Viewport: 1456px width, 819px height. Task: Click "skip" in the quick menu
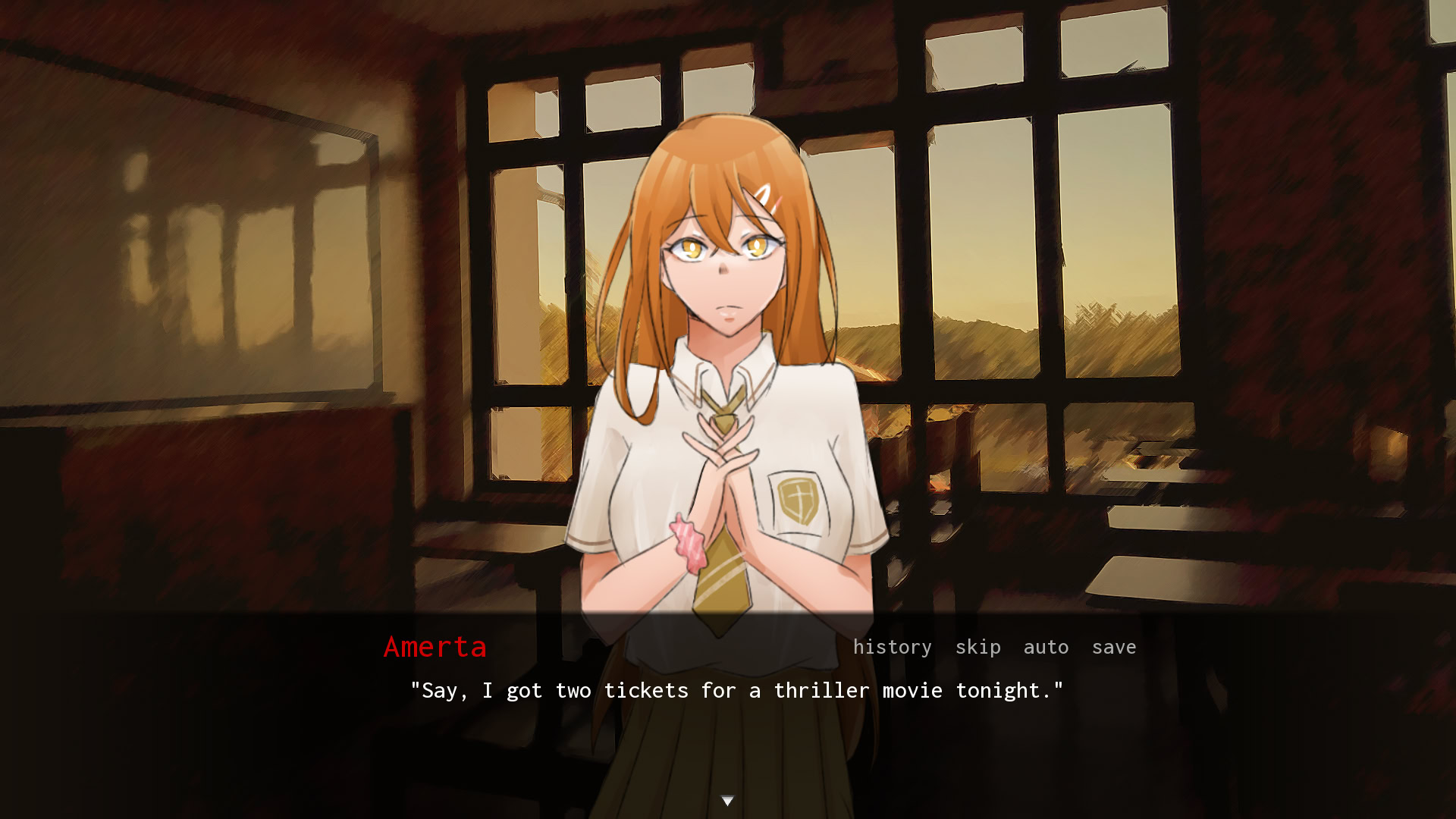click(977, 647)
